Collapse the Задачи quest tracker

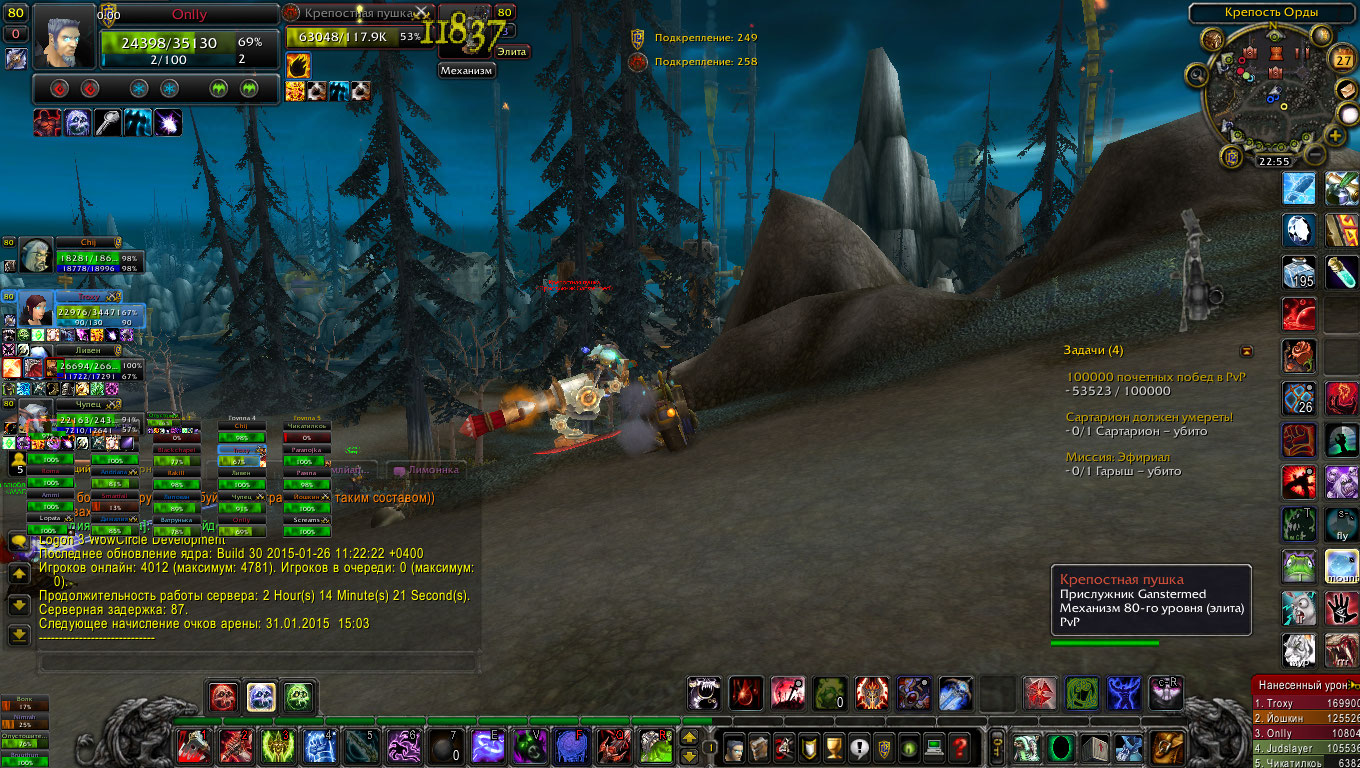pyautogui.click(x=1246, y=351)
